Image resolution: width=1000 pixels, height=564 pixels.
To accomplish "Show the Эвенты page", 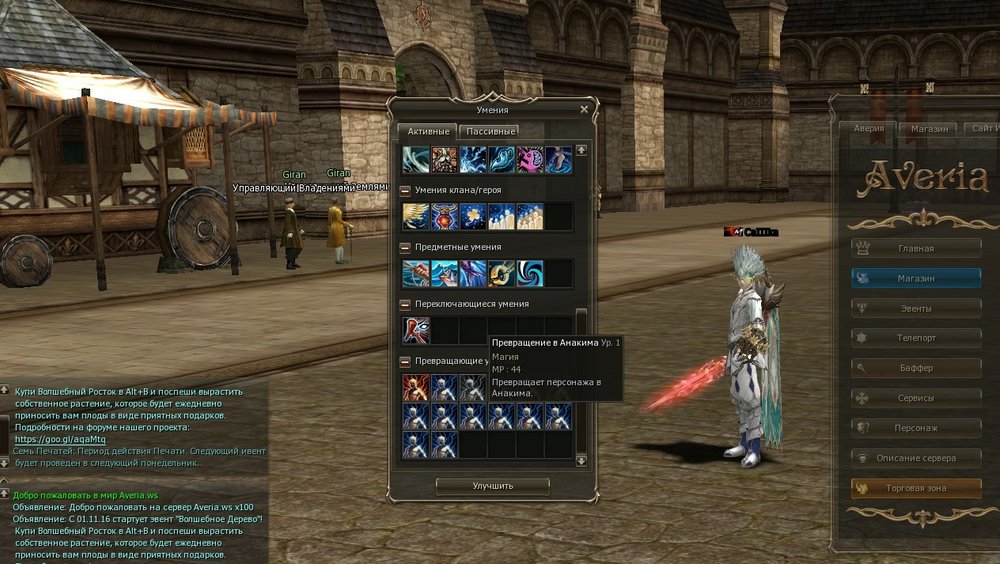I will 916,308.
